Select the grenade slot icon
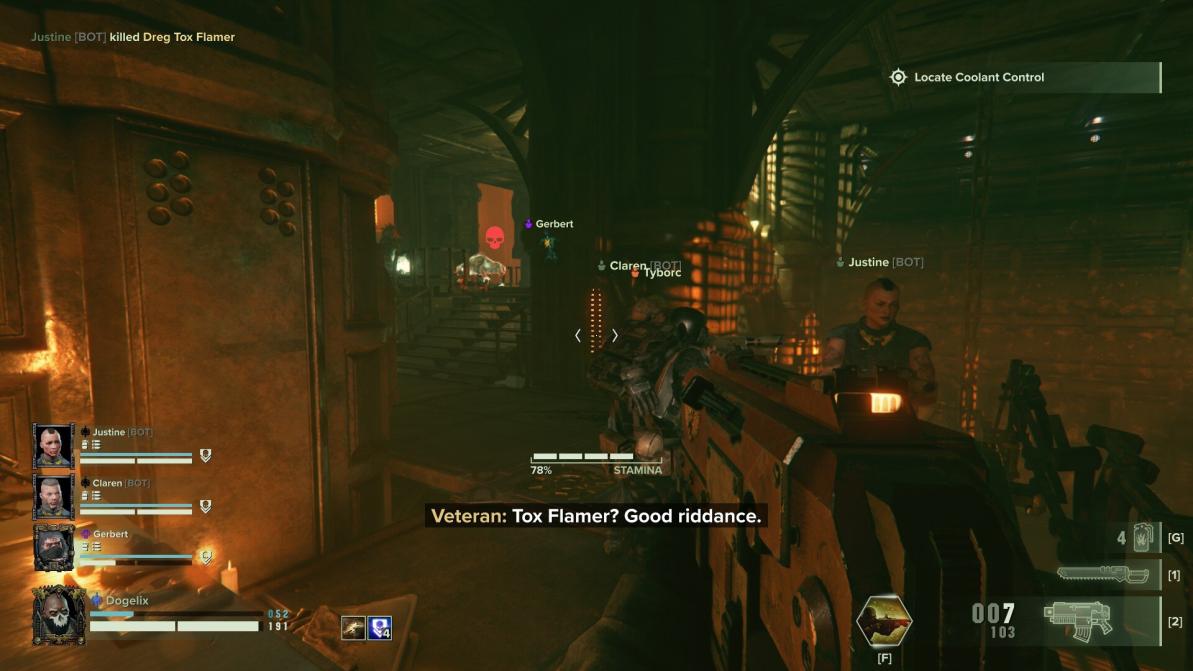 tap(1144, 538)
